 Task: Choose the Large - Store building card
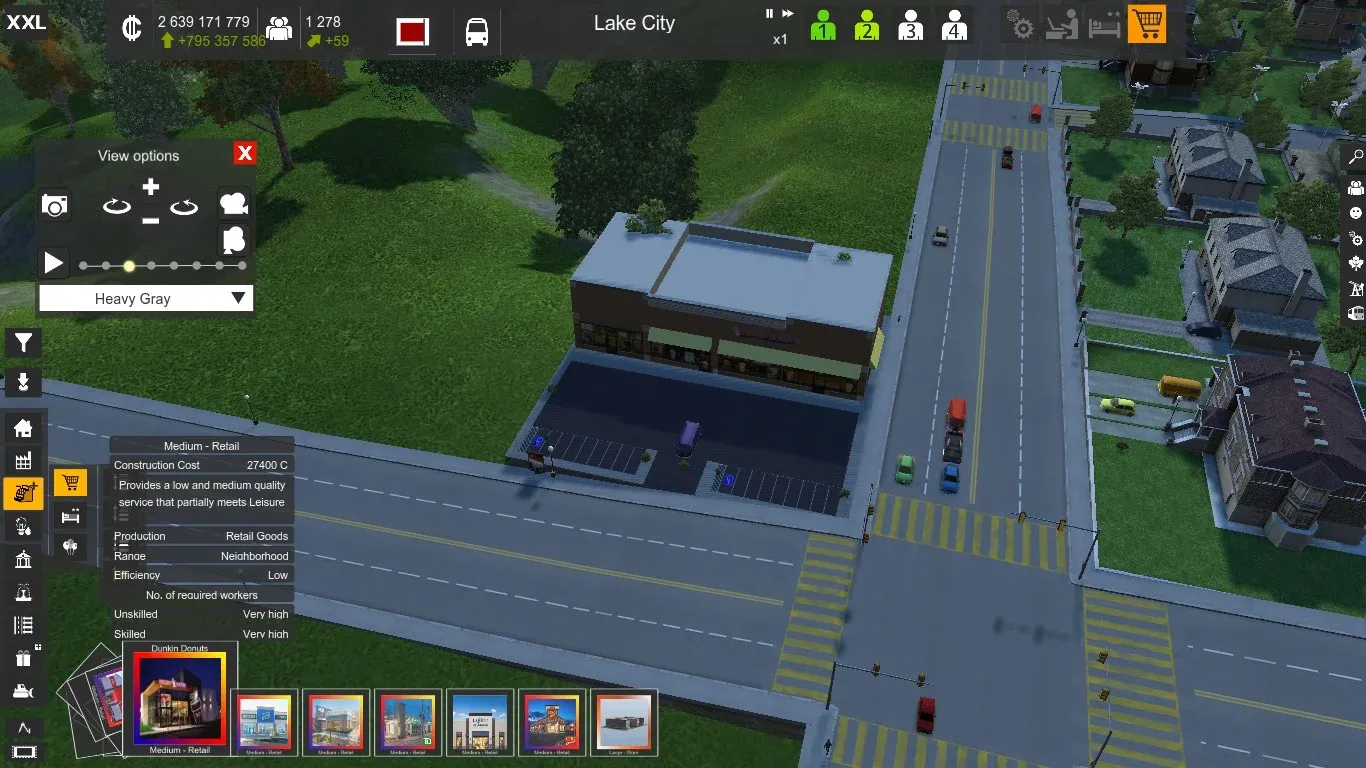(x=624, y=722)
